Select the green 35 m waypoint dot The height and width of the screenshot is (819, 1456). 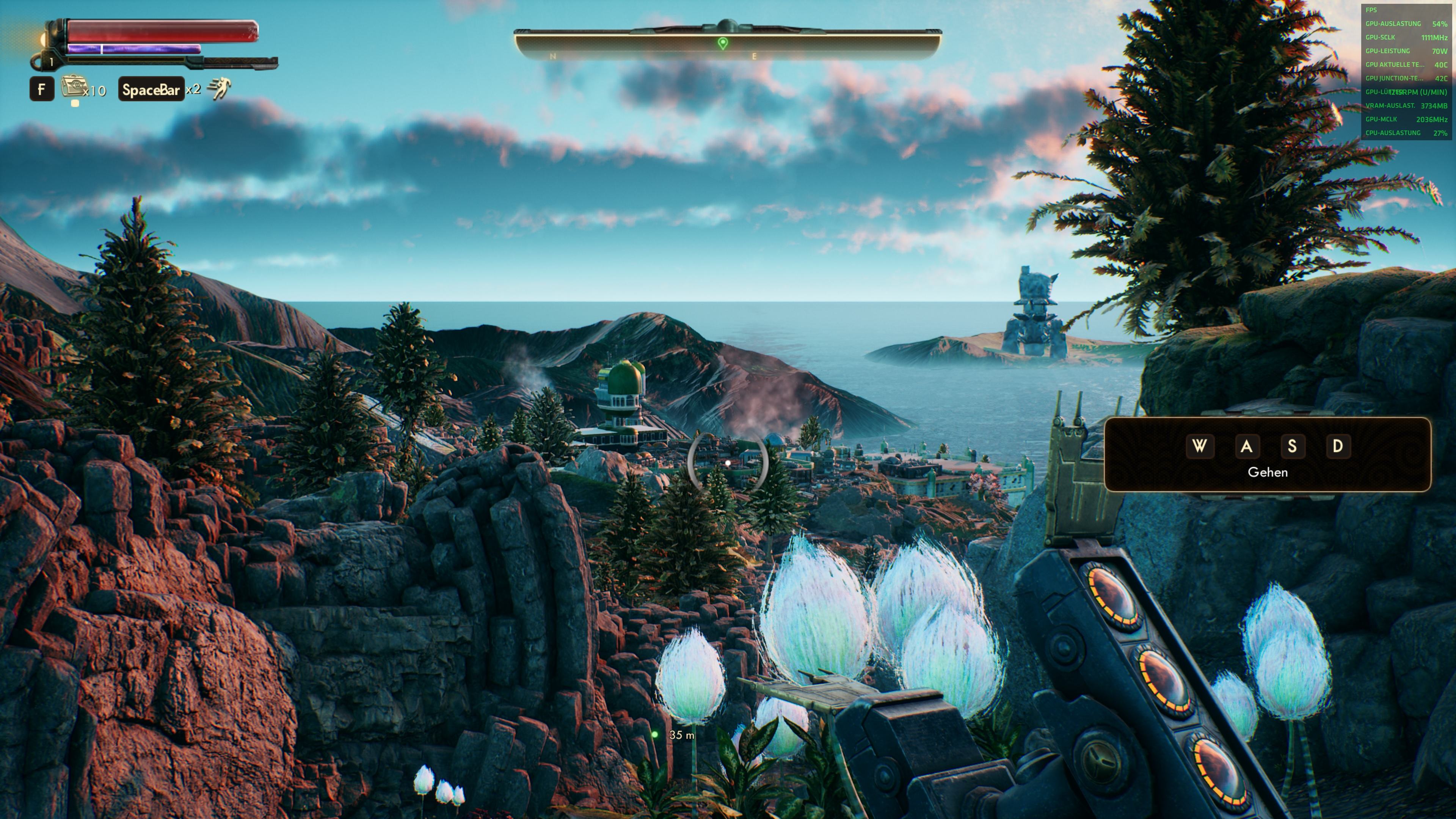coord(655,735)
